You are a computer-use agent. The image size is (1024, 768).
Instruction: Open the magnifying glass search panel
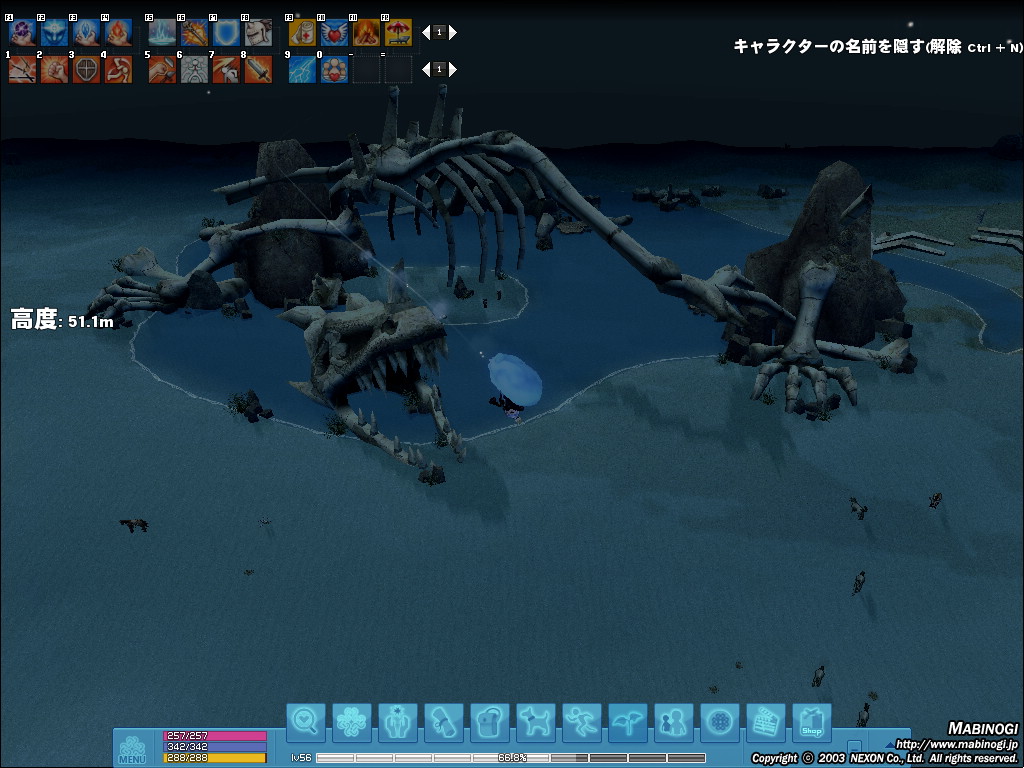click(306, 722)
